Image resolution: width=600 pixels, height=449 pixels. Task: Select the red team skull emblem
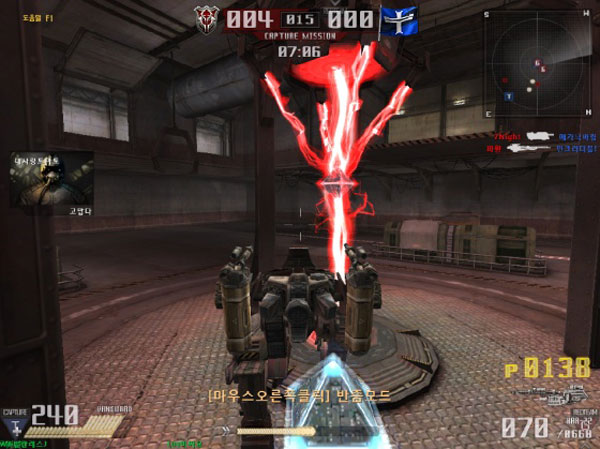pyautogui.click(x=207, y=20)
